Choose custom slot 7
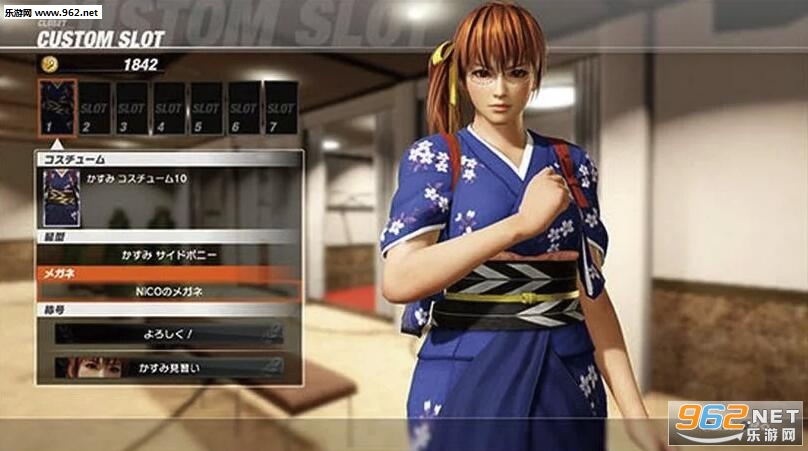The width and height of the screenshot is (808, 451). pyautogui.click(x=280, y=108)
